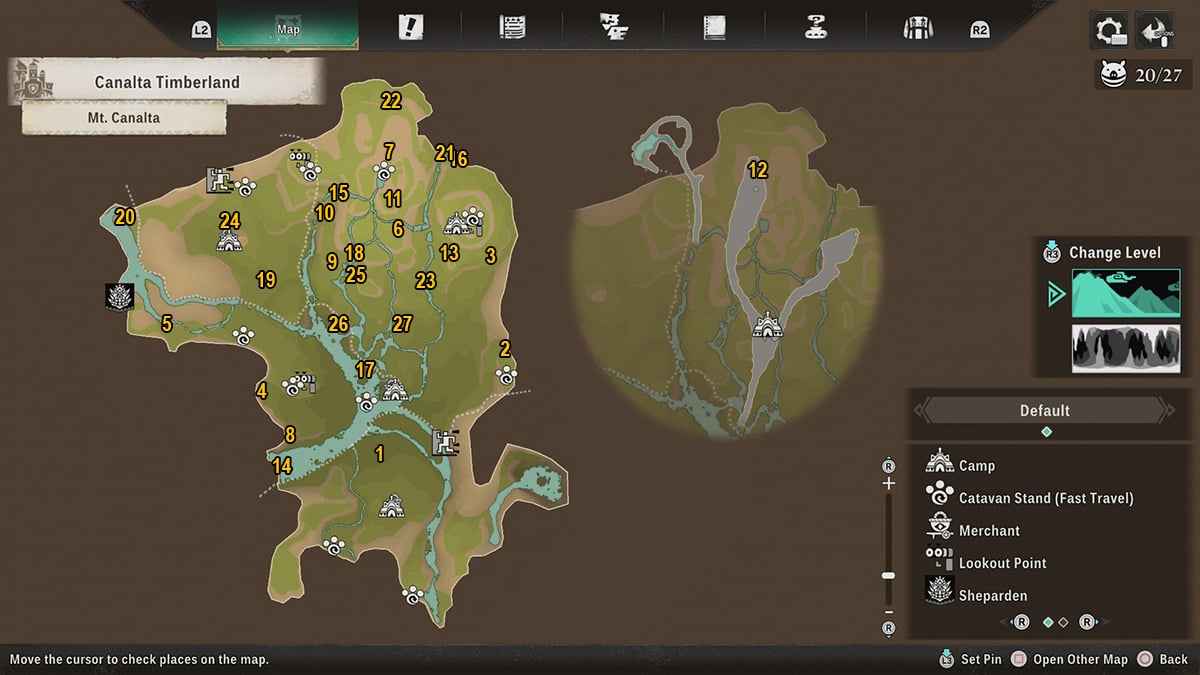Click the camp icon on the grey path

point(767,325)
